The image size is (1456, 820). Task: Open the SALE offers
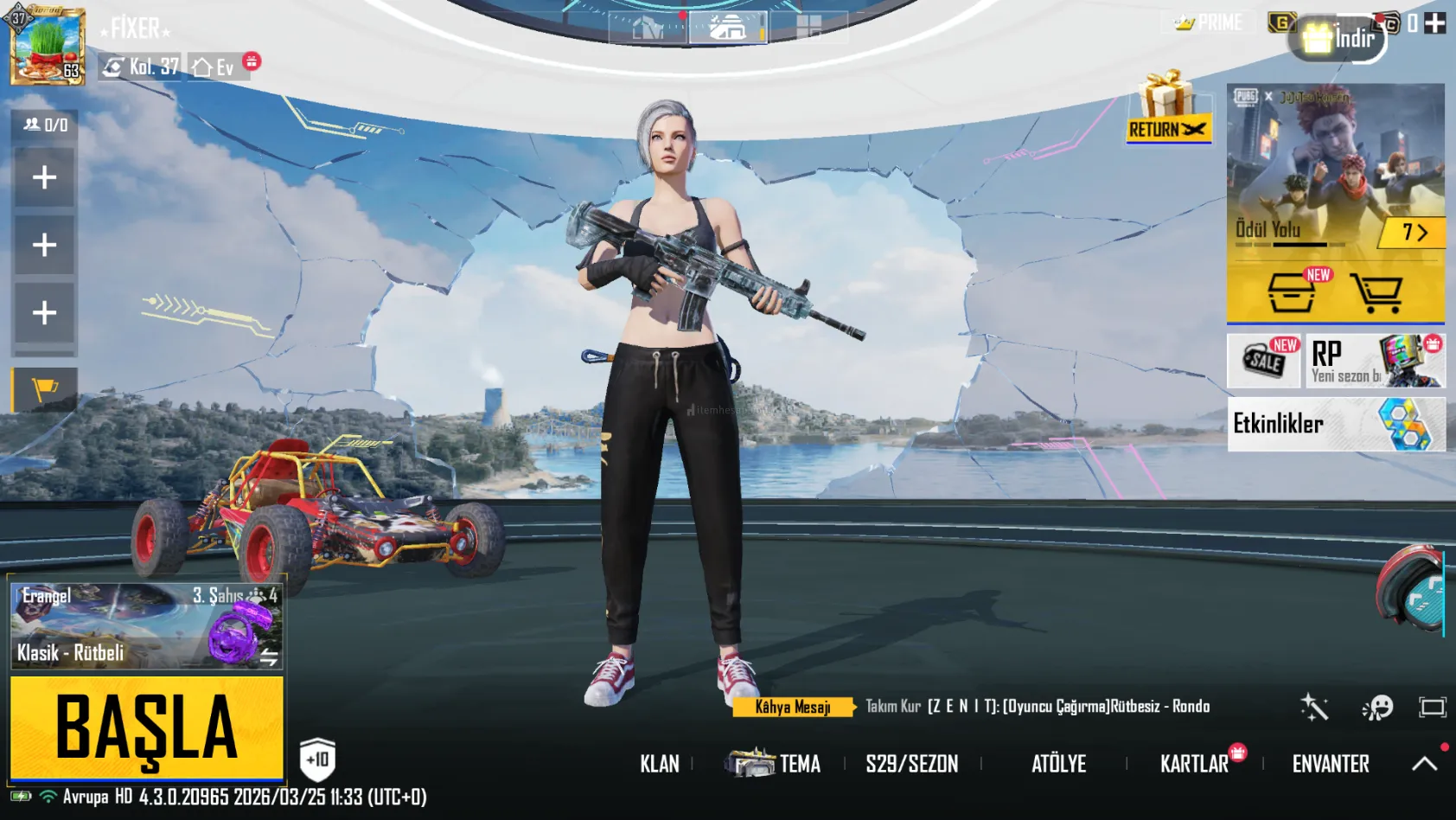[1263, 361]
